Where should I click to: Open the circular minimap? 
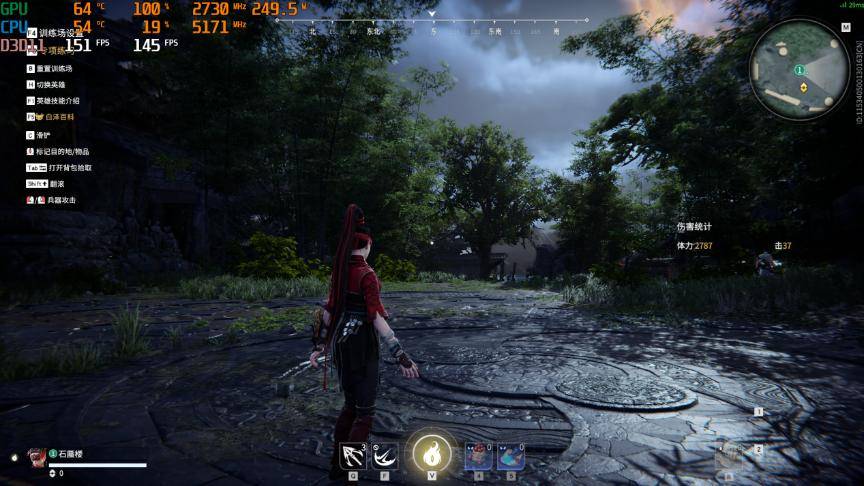click(799, 69)
